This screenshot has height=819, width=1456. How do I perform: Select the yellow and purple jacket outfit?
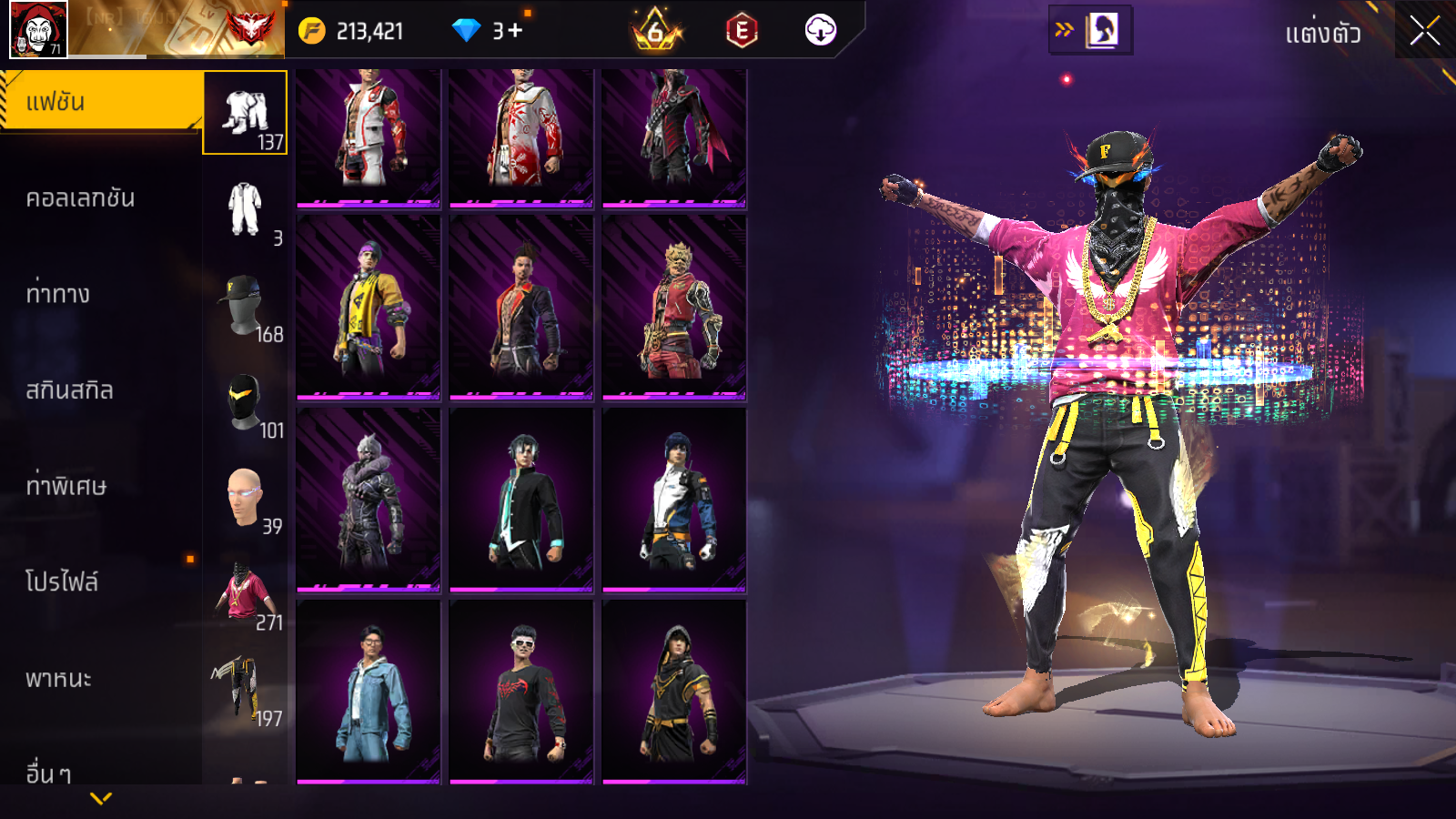(369, 308)
